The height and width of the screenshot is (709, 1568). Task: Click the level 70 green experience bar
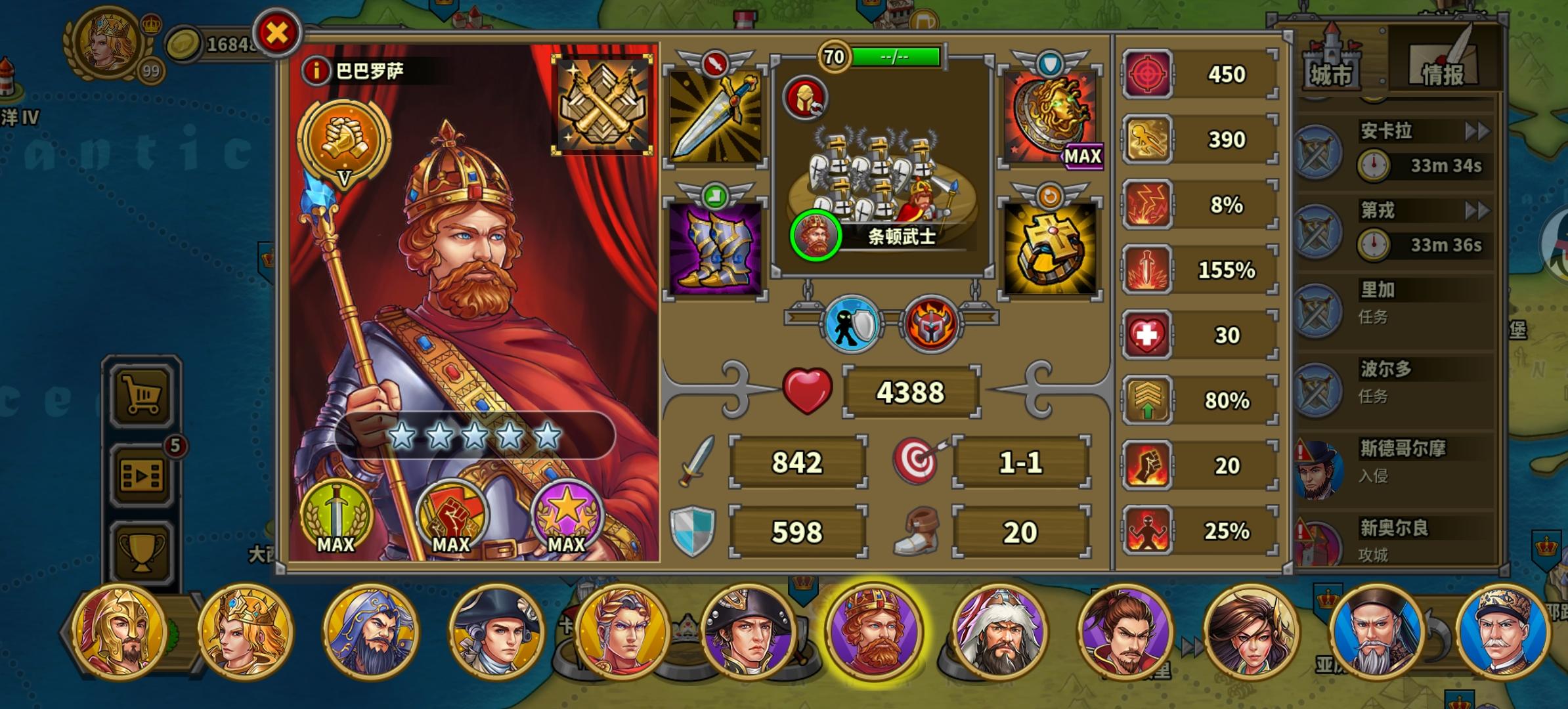click(893, 56)
